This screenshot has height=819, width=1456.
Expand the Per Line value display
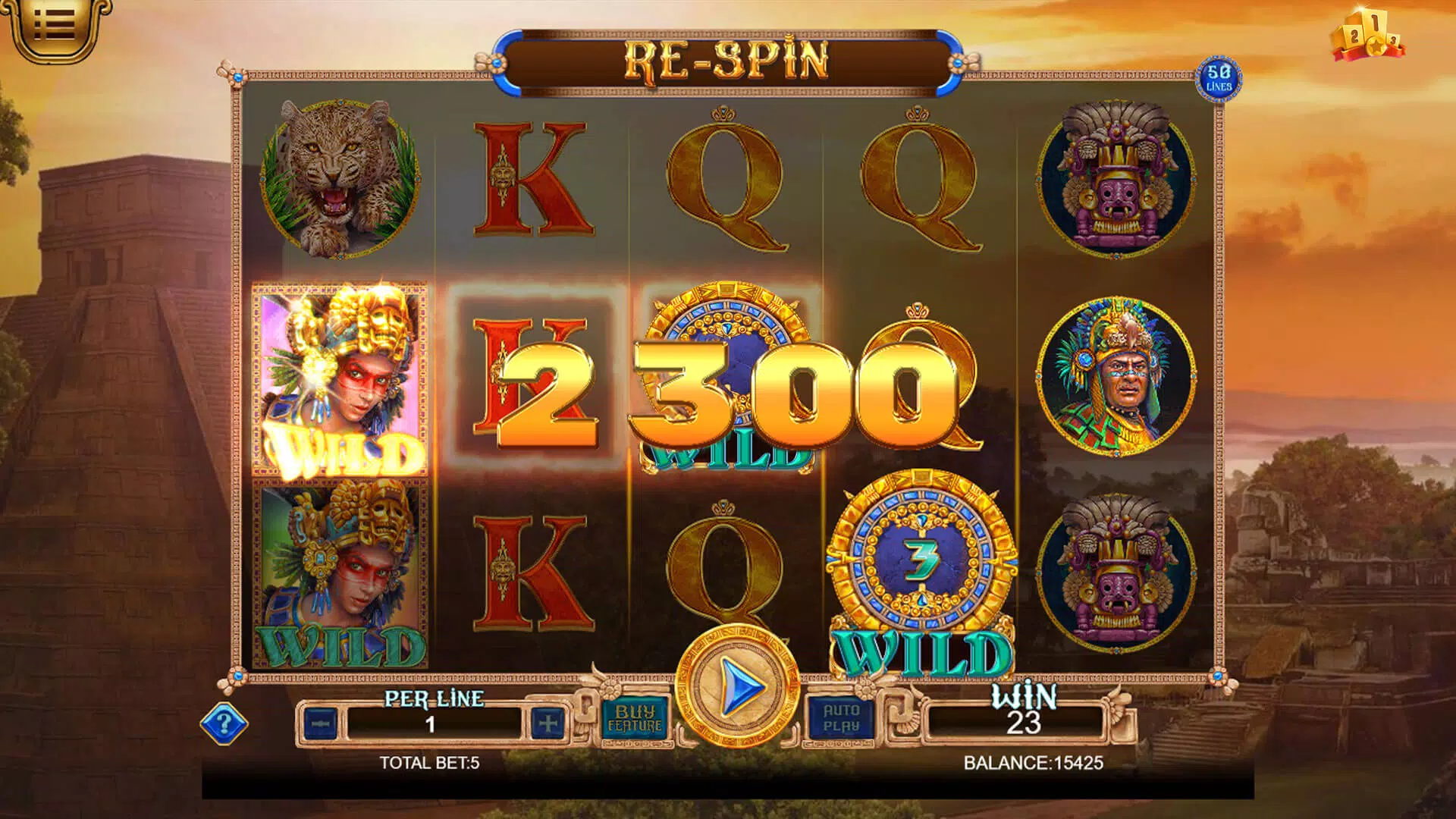[x=432, y=723]
